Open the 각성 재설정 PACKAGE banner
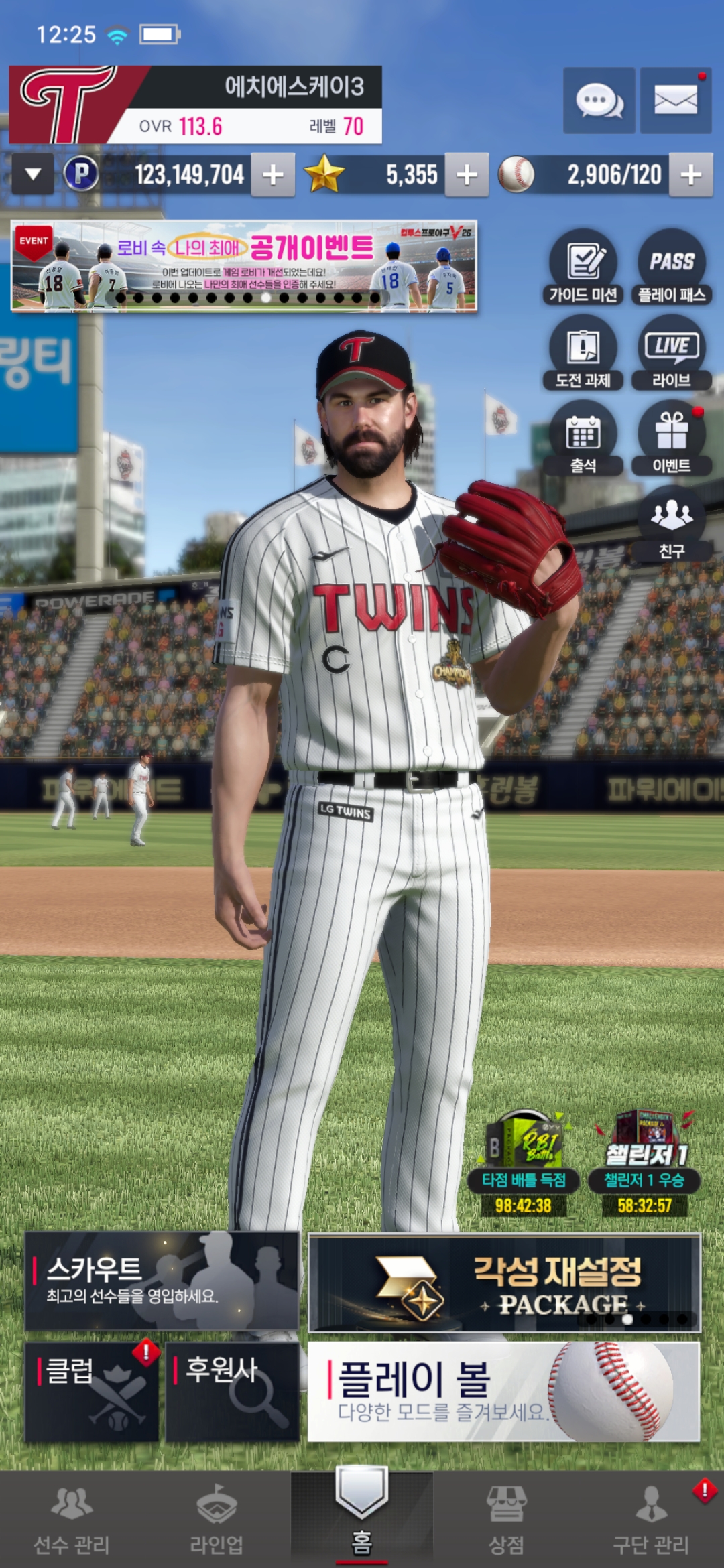Image resolution: width=724 pixels, height=1568 pixels. (x=504, y=1283)
